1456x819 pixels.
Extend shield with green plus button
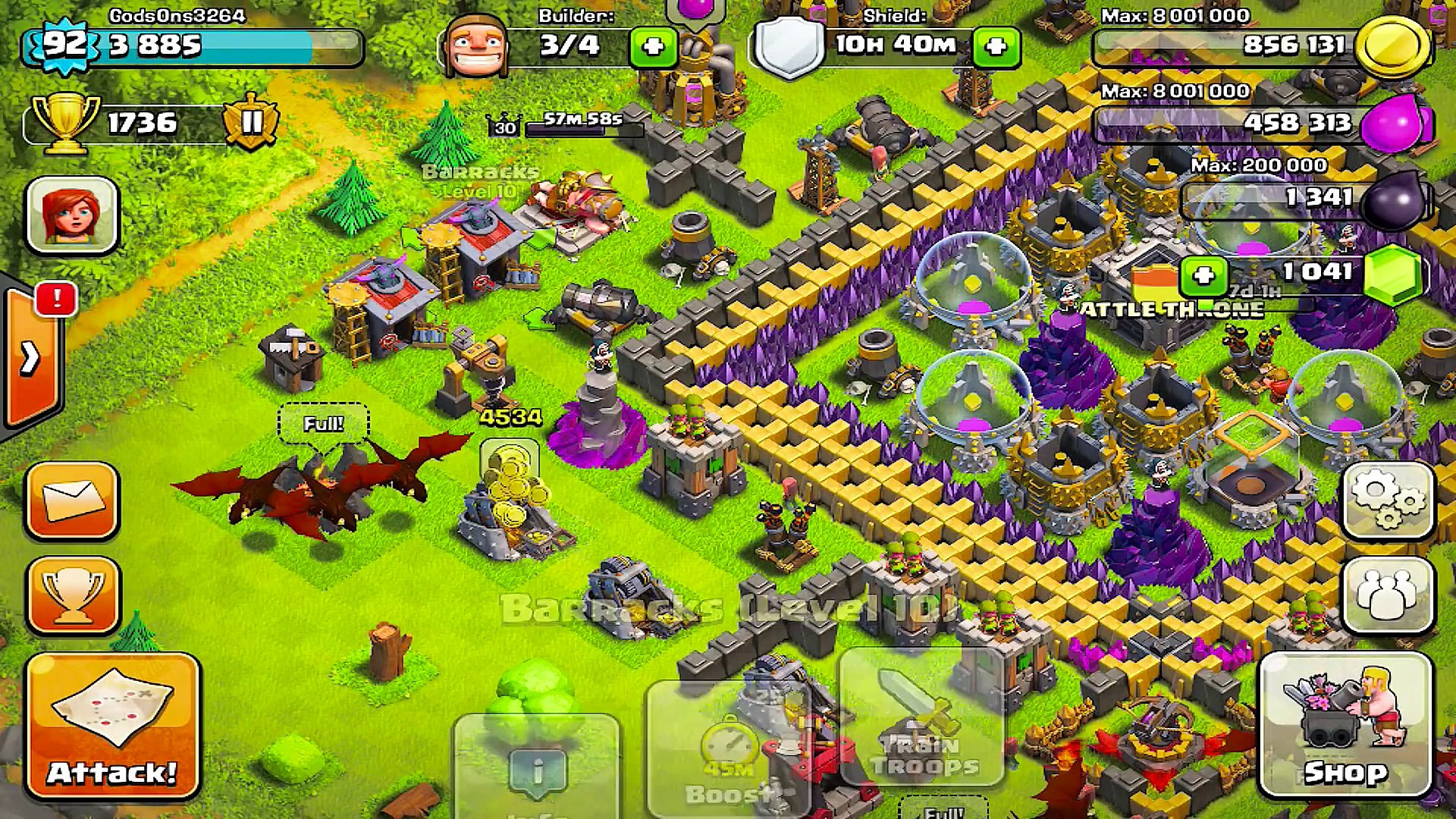click(x=996, y=47)
